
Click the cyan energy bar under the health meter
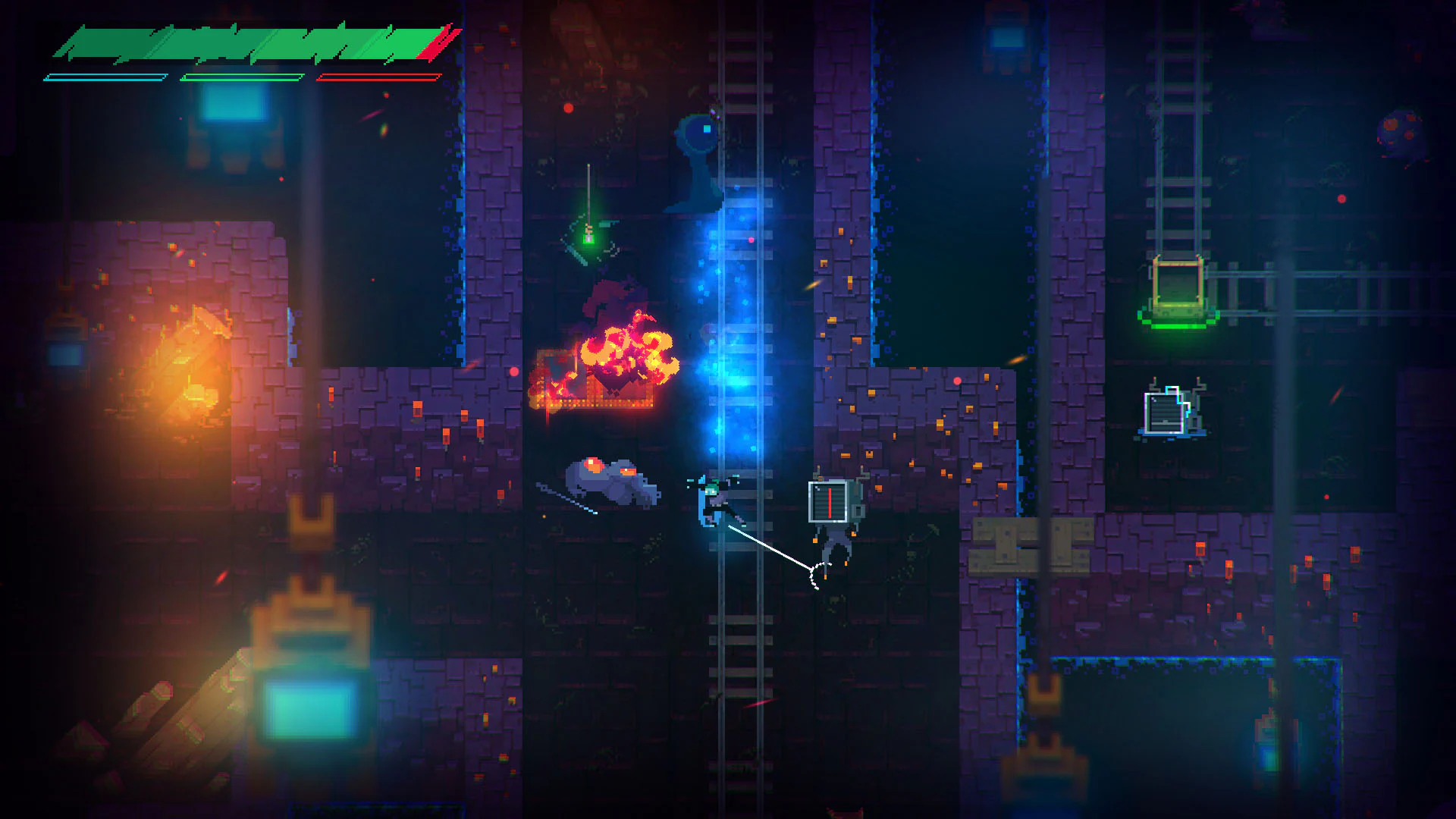point(106,76)
